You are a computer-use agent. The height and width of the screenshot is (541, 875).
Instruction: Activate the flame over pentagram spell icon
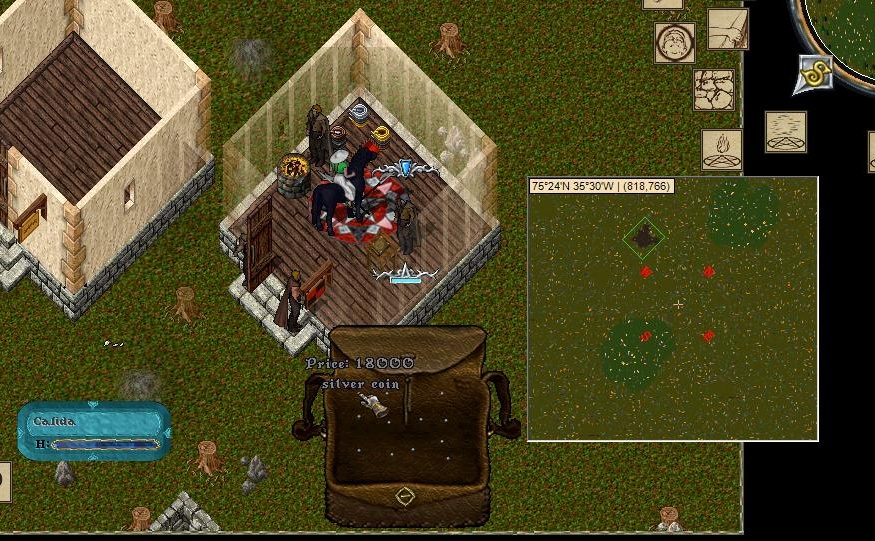(x=721, y=149)
